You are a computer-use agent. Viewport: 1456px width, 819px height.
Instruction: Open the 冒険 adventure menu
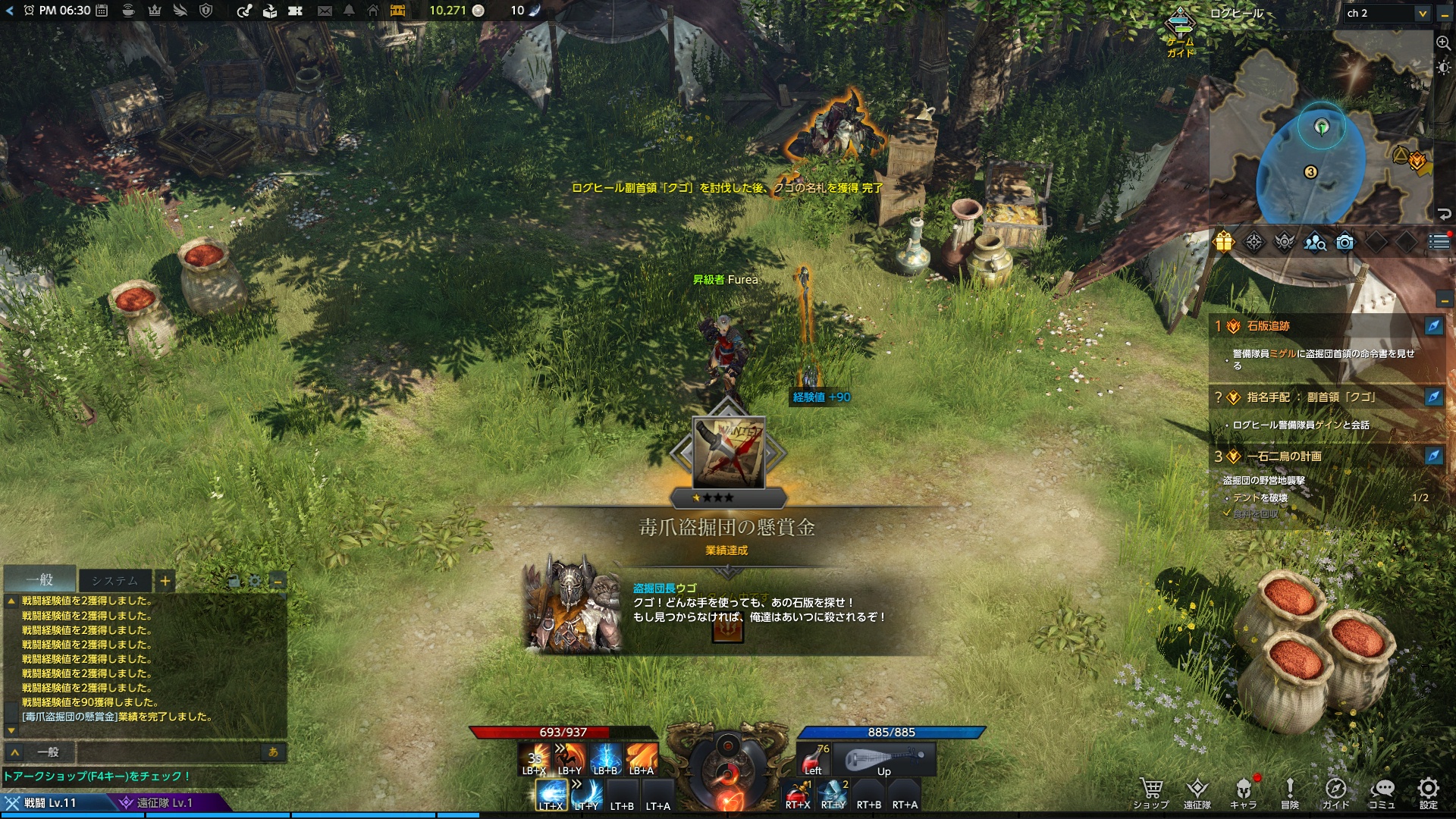click(x=1289, y=792)
